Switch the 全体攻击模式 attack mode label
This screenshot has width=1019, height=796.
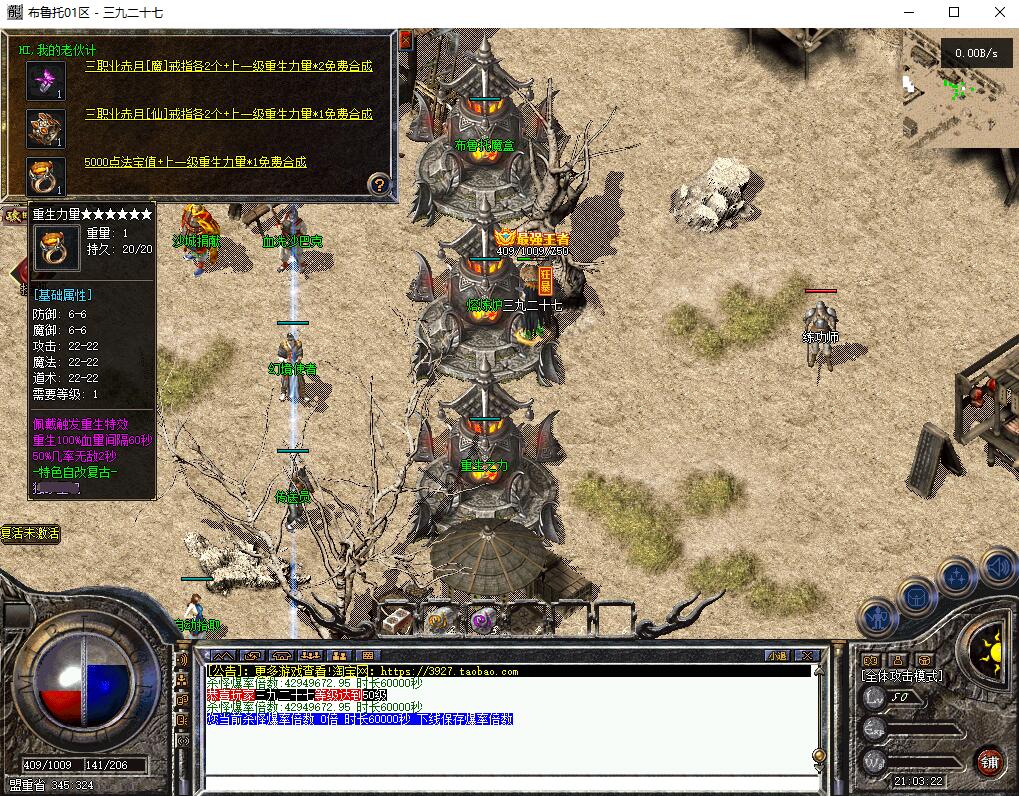point(901,676)
